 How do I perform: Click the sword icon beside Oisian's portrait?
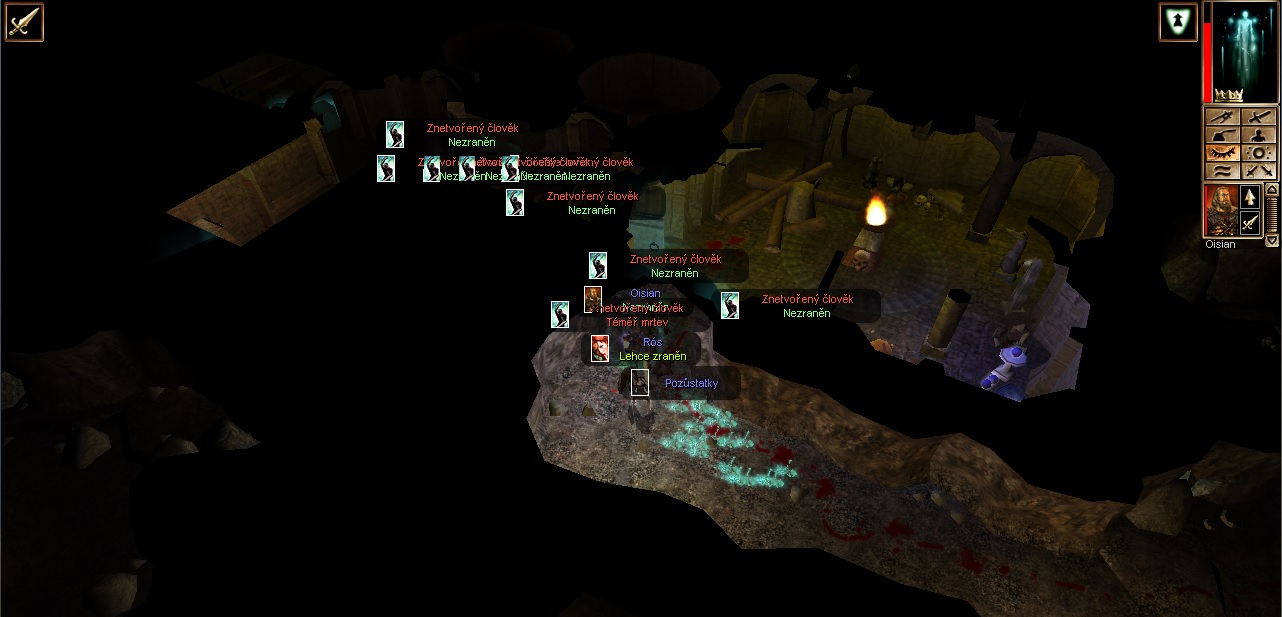pyautogui.click(x=1250, y=223)
